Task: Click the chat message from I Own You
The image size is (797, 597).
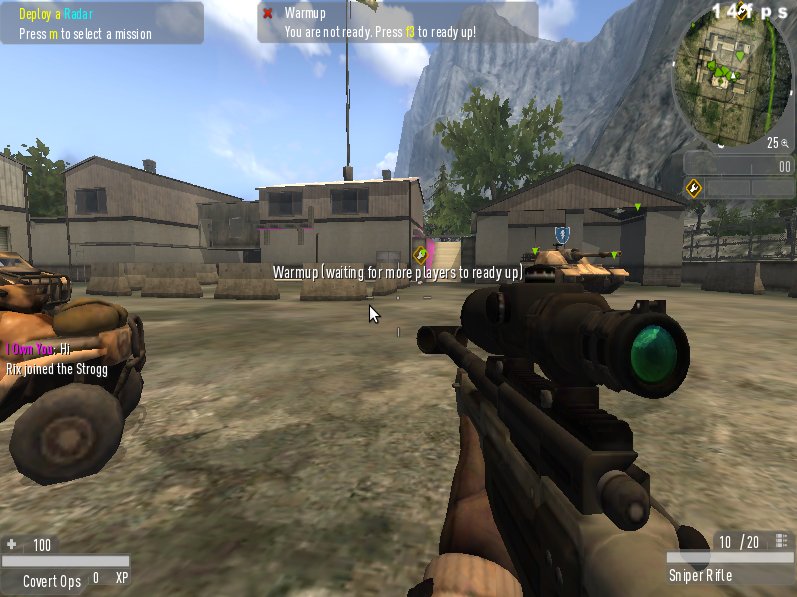Action: coord(38,349)
